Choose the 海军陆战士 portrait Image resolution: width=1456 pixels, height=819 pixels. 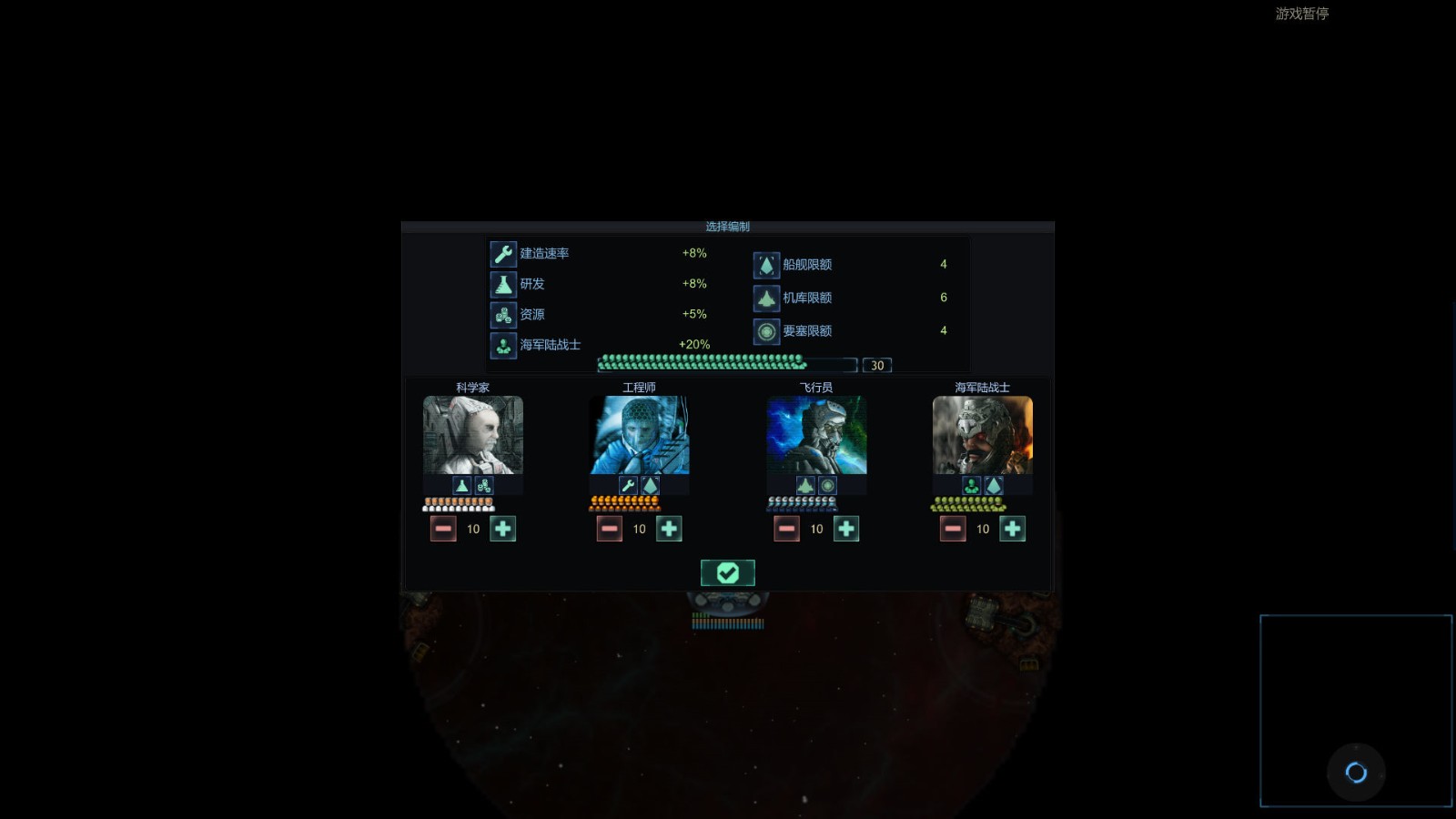pyautogui.click(x=982, y=435)
